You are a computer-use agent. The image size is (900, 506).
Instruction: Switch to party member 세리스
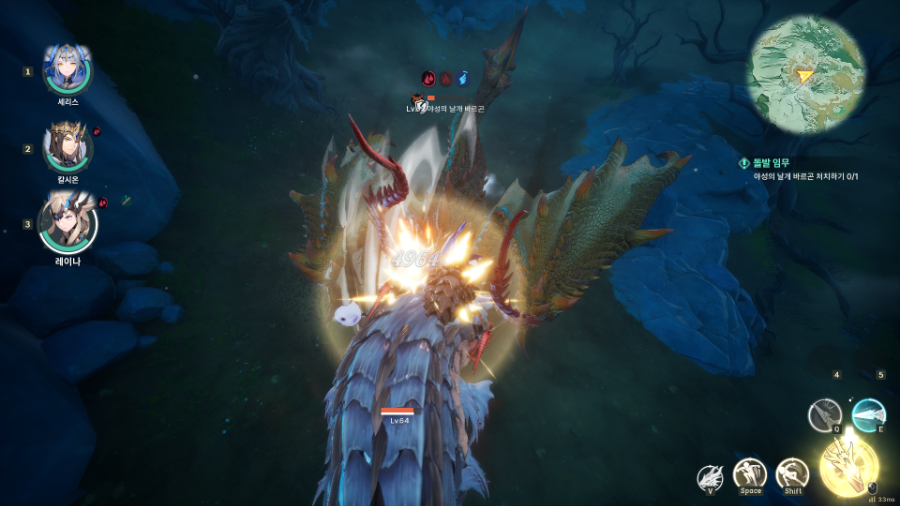pyautogui.click(x=68, y=69)
